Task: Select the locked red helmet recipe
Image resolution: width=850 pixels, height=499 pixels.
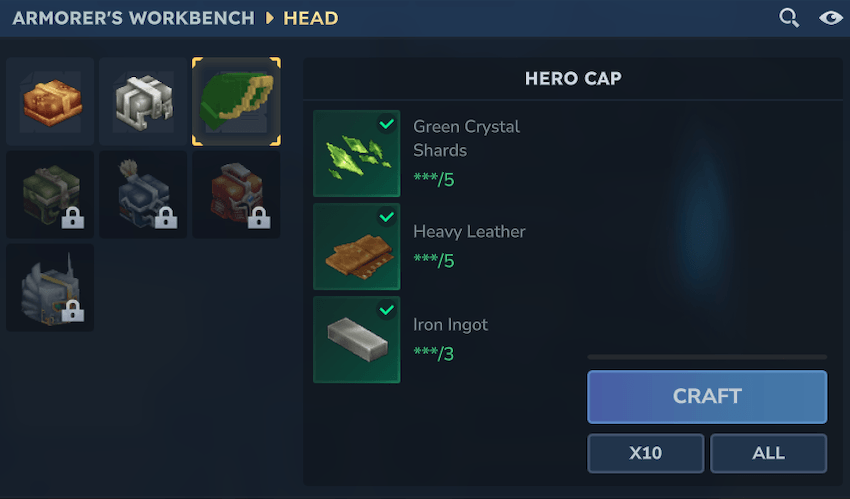Action: coord(236,194)
